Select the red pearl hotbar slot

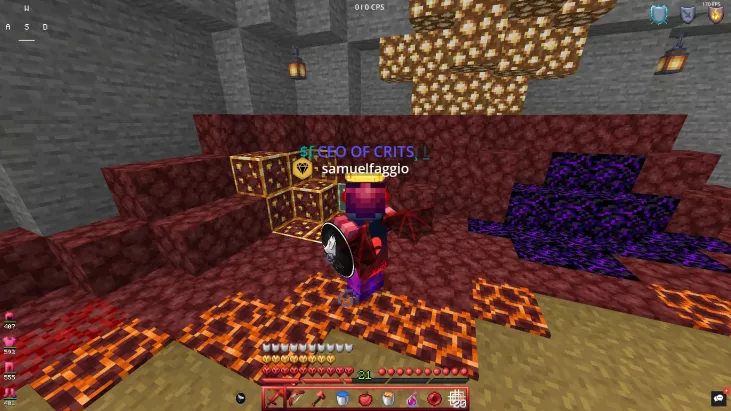click(435, 398)
